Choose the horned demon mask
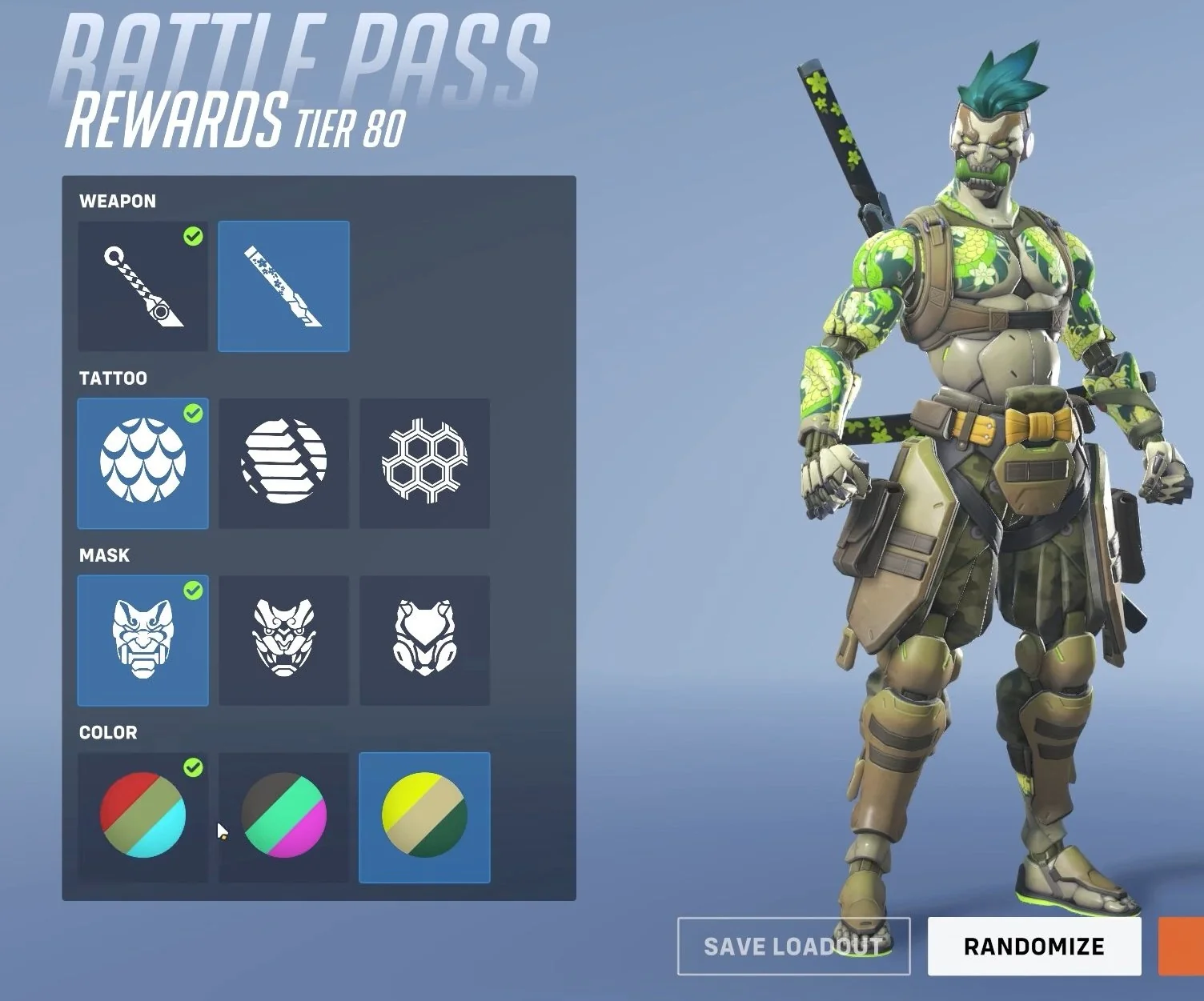Viewport: 1204px width, 1001px height. click(x=283, y=640)
